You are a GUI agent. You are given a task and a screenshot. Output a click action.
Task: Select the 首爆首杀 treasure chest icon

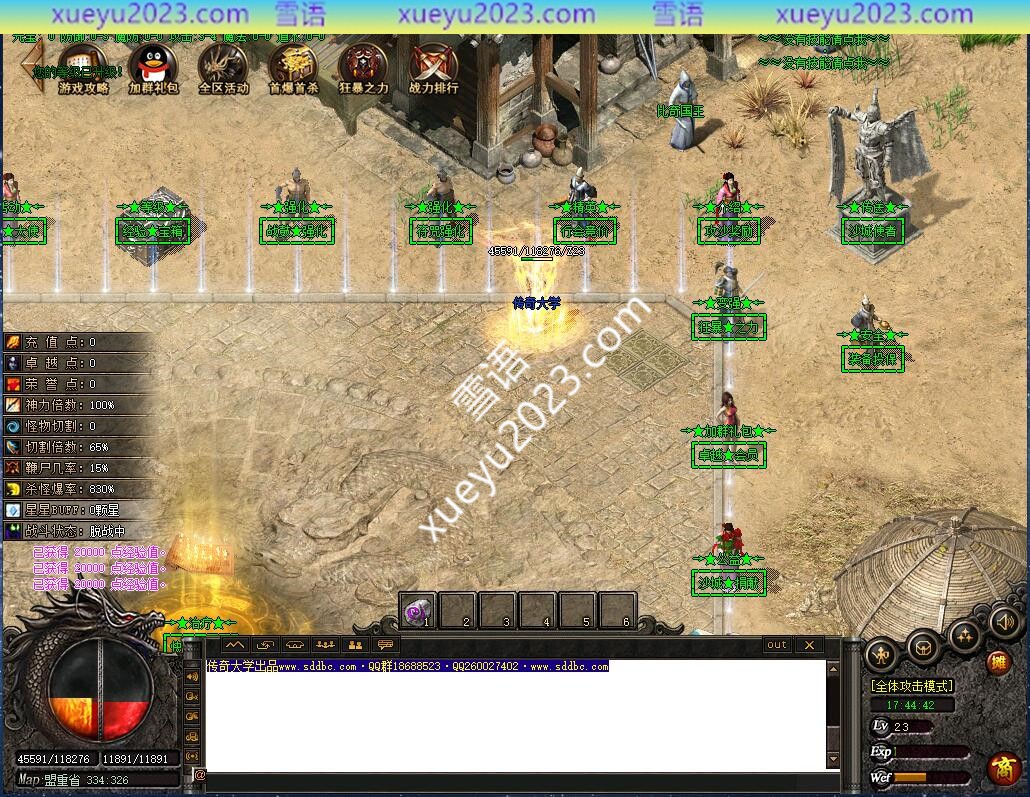(x=293, y=65)
